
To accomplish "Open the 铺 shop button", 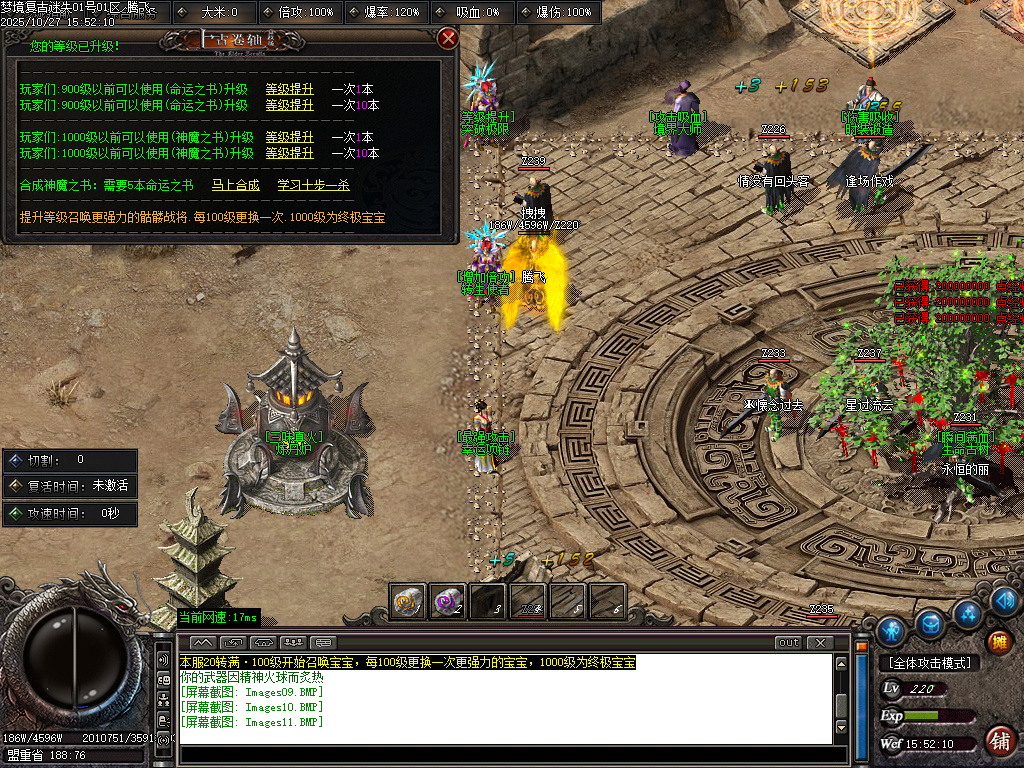I will pyautogui.click(x=998, y=741).
